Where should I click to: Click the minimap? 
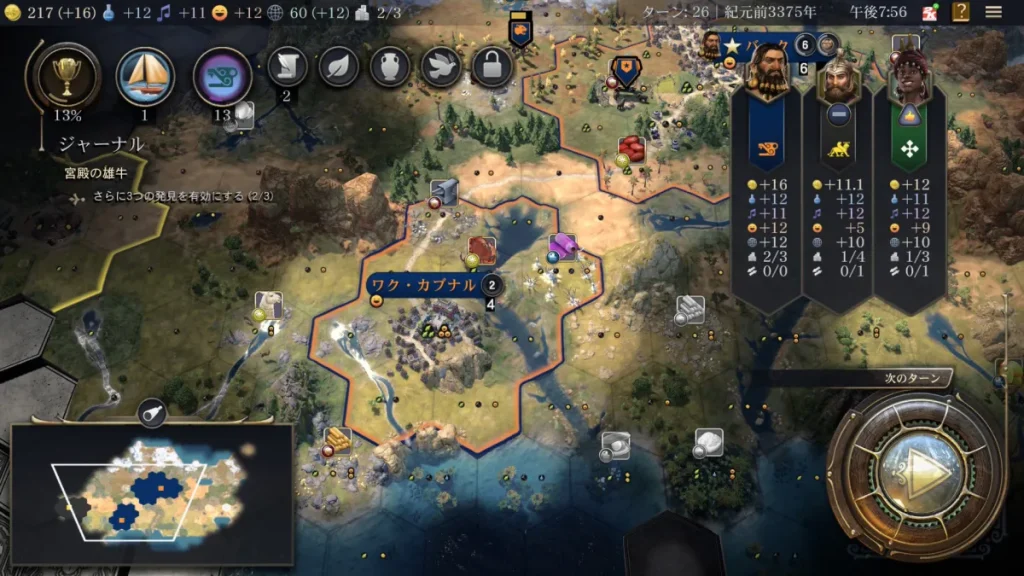tap(152, 492)
